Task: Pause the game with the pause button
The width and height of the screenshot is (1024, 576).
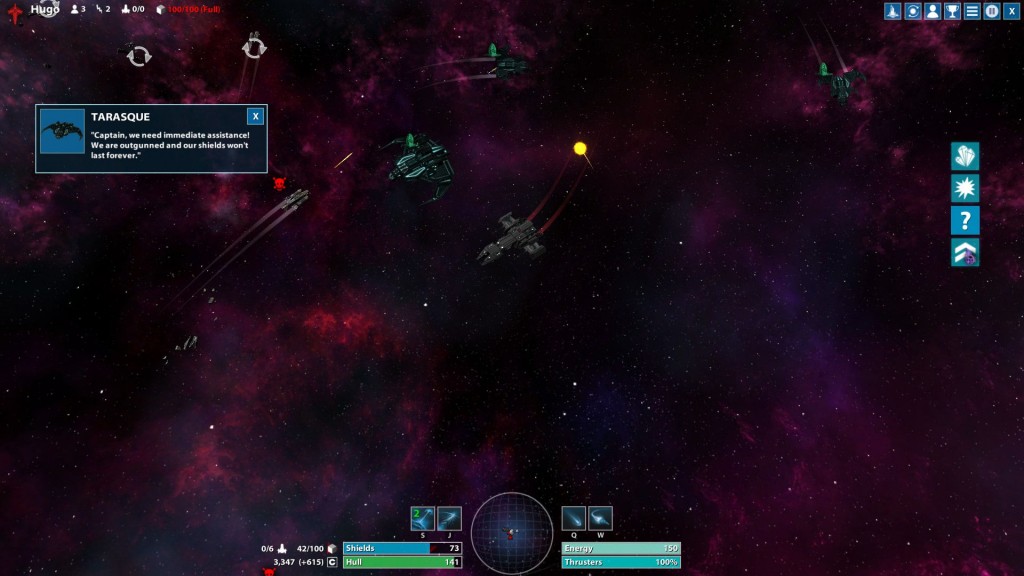Action: [992, 11]
